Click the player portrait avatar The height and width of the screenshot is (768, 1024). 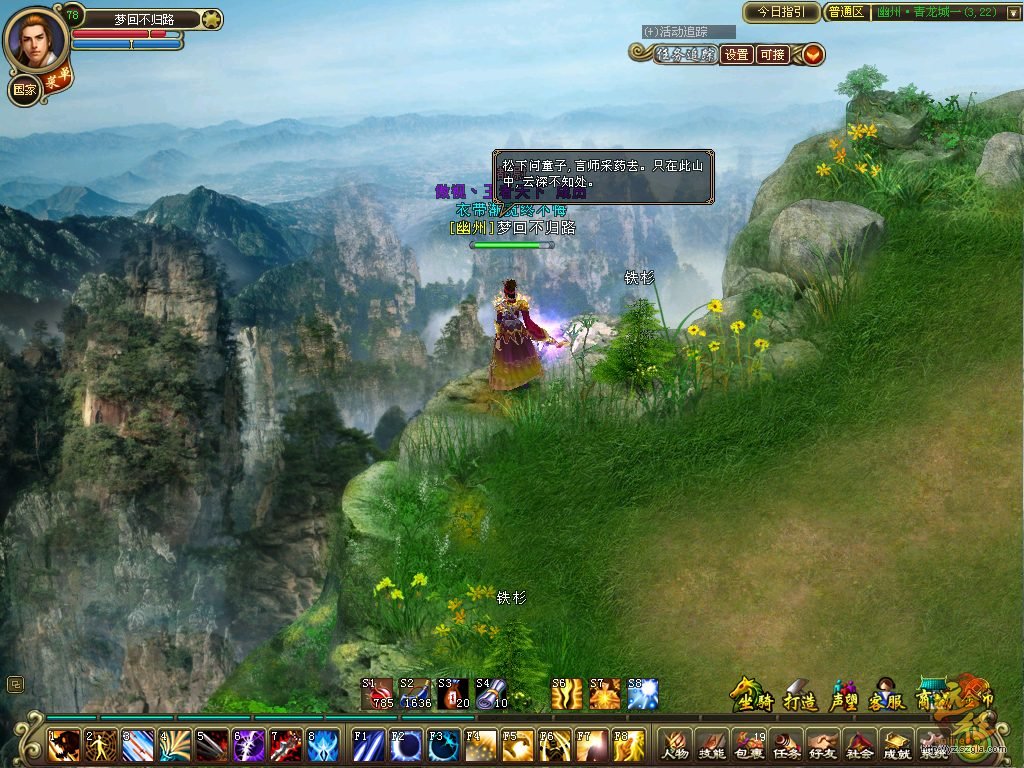37,39
